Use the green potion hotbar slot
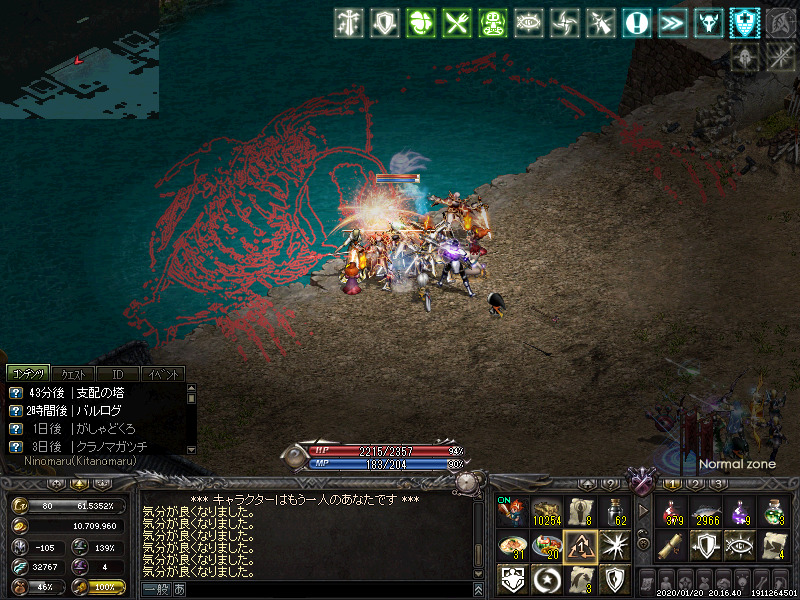800x600 pixels. click(775, 512)
